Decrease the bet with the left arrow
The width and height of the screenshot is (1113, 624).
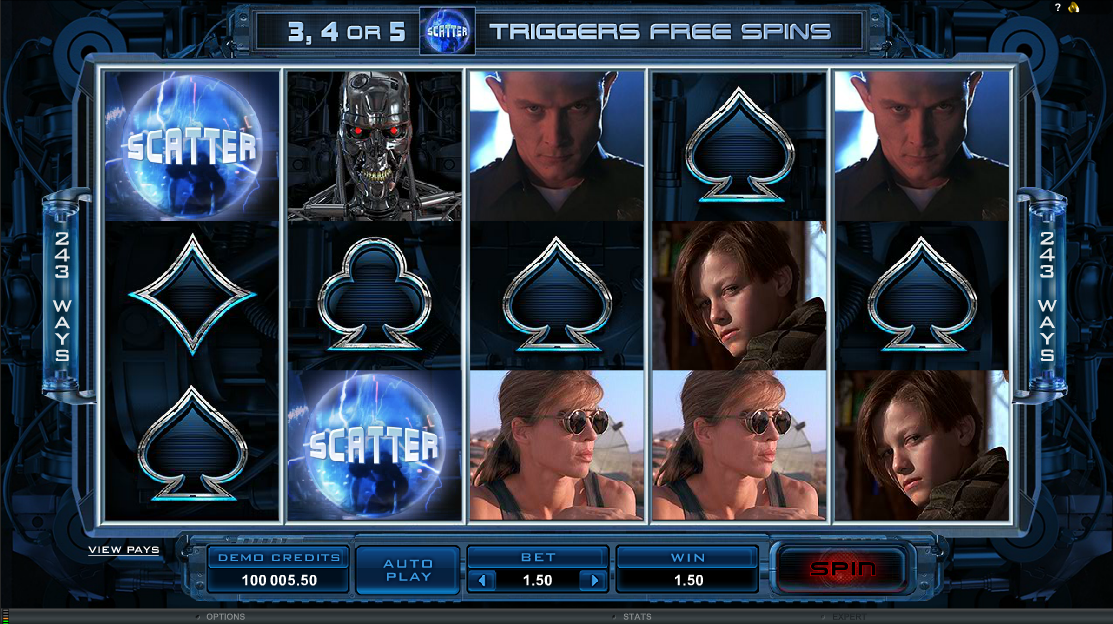[482, 580]
